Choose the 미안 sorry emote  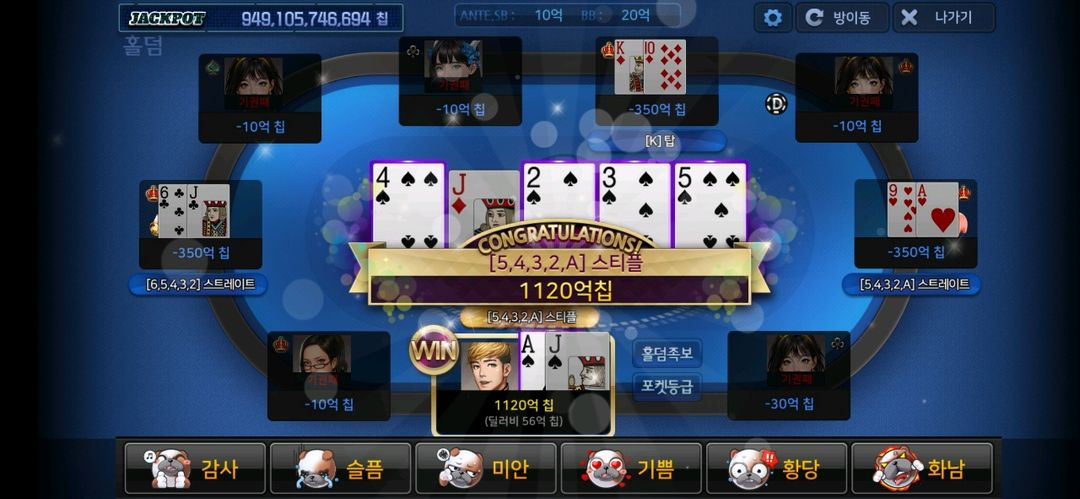pyautogui.click(x=487, y=468)
